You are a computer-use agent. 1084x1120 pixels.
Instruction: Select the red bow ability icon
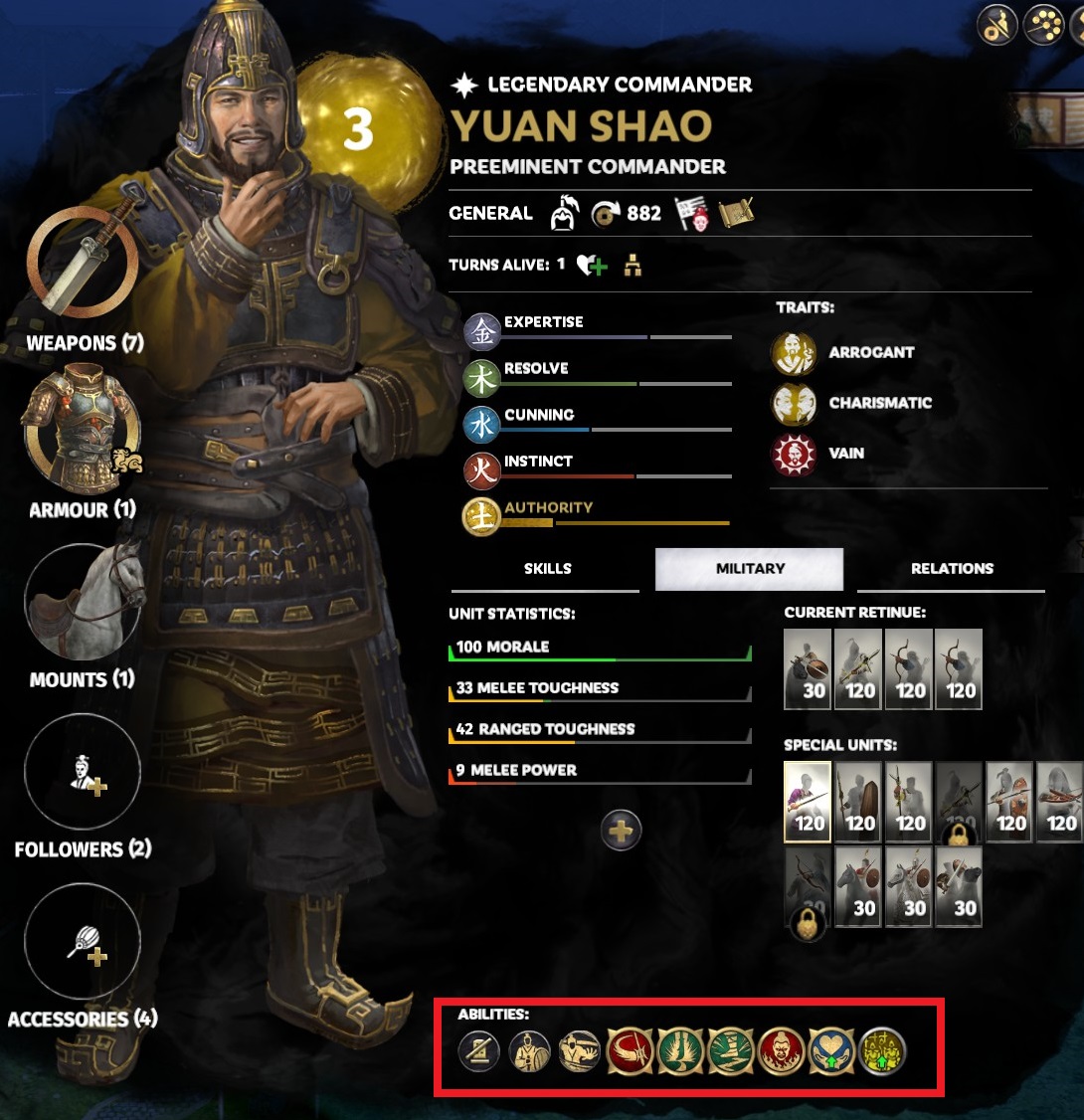[632, 1050]
